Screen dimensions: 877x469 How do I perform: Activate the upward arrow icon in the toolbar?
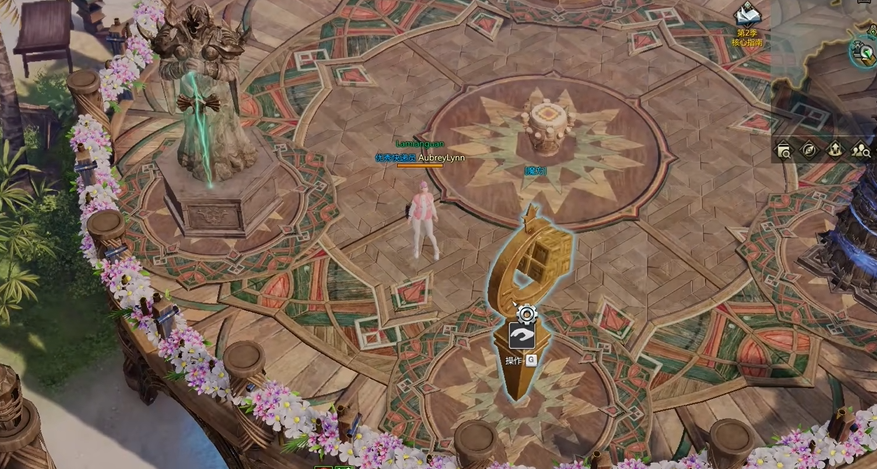[835, 150]
